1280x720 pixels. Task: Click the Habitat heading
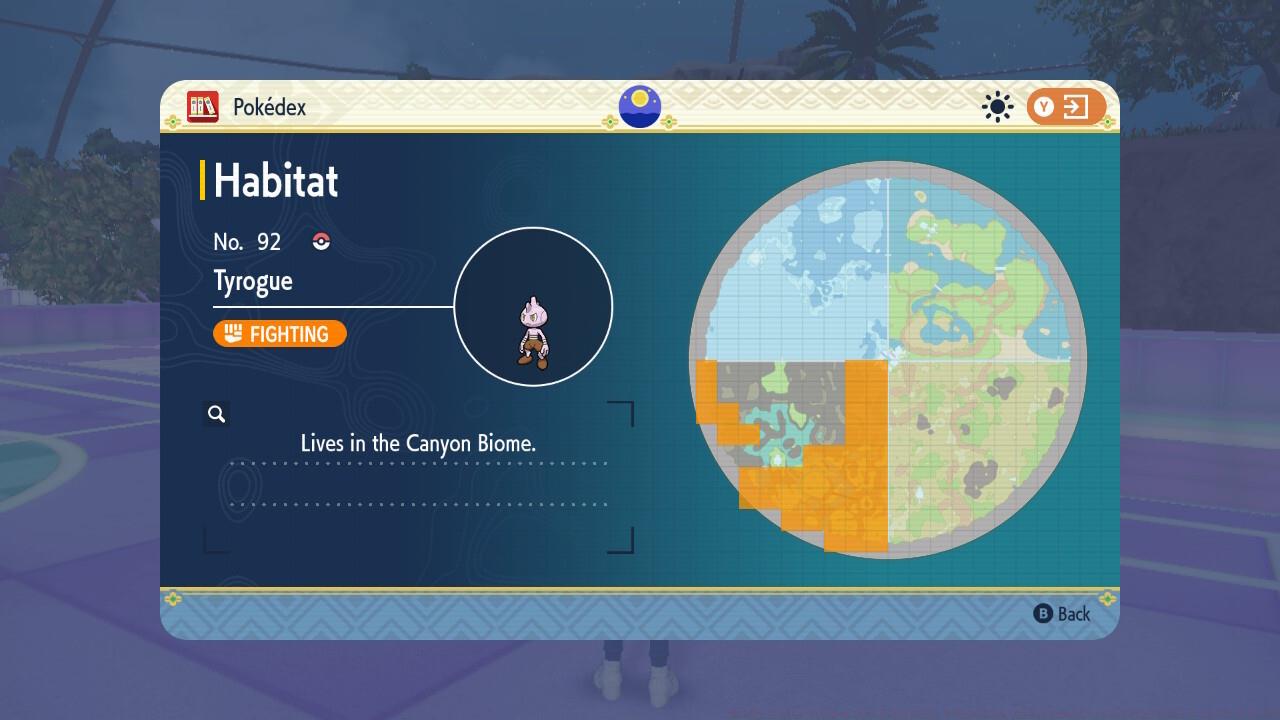(275, 181)
